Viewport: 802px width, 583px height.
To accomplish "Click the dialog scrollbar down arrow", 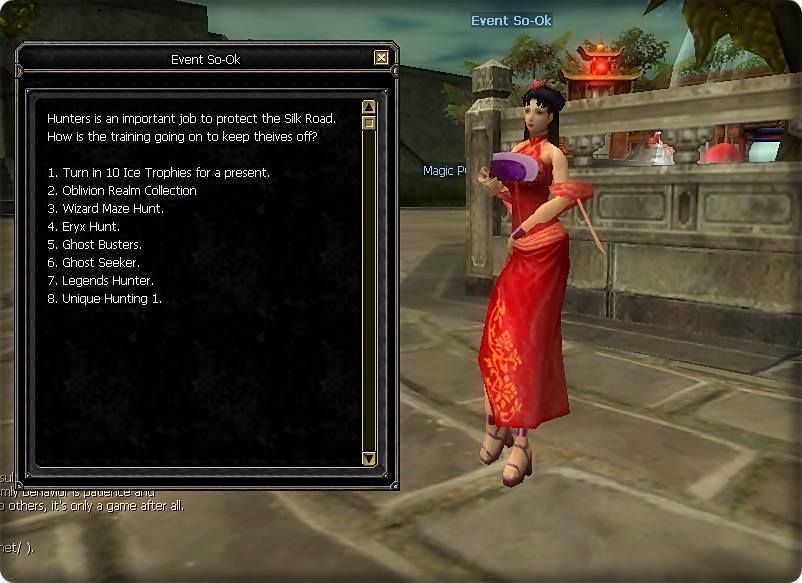I will 369,459.
